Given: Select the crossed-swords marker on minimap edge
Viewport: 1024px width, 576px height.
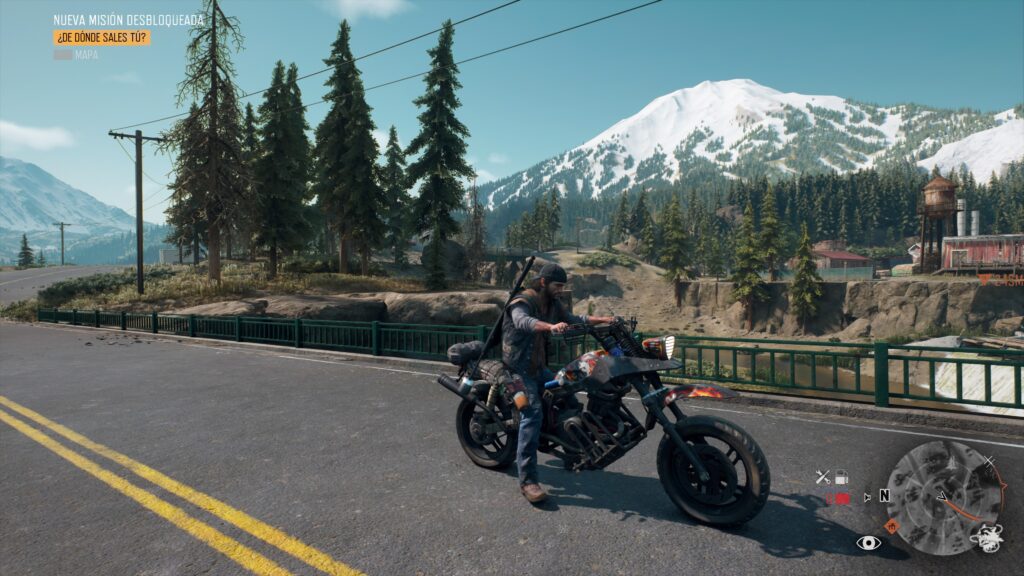Looking at the screenshot, I should tap(989, 462).
